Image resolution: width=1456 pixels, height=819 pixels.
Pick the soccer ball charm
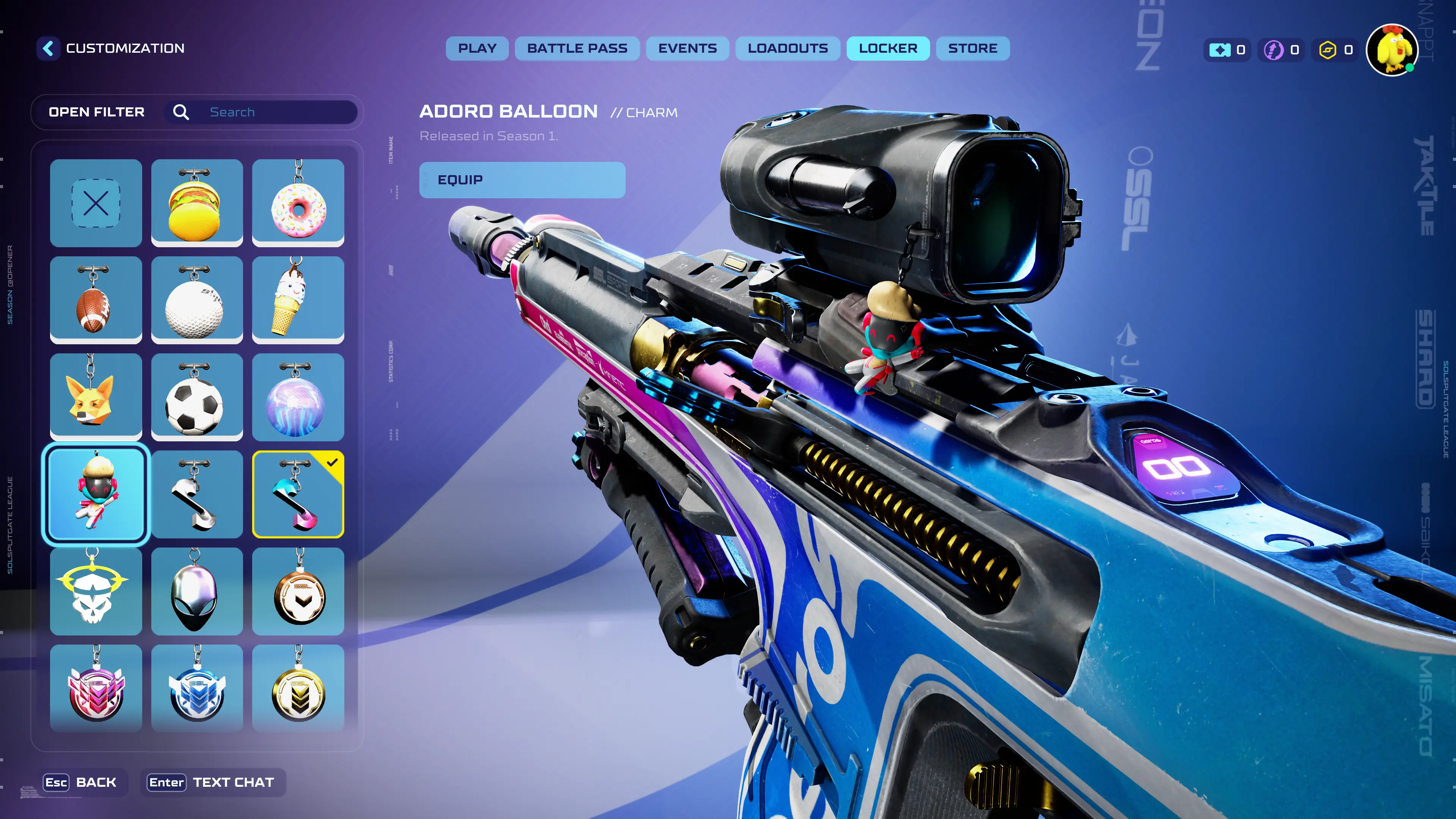pyautogui.click(x=197, y=397)
